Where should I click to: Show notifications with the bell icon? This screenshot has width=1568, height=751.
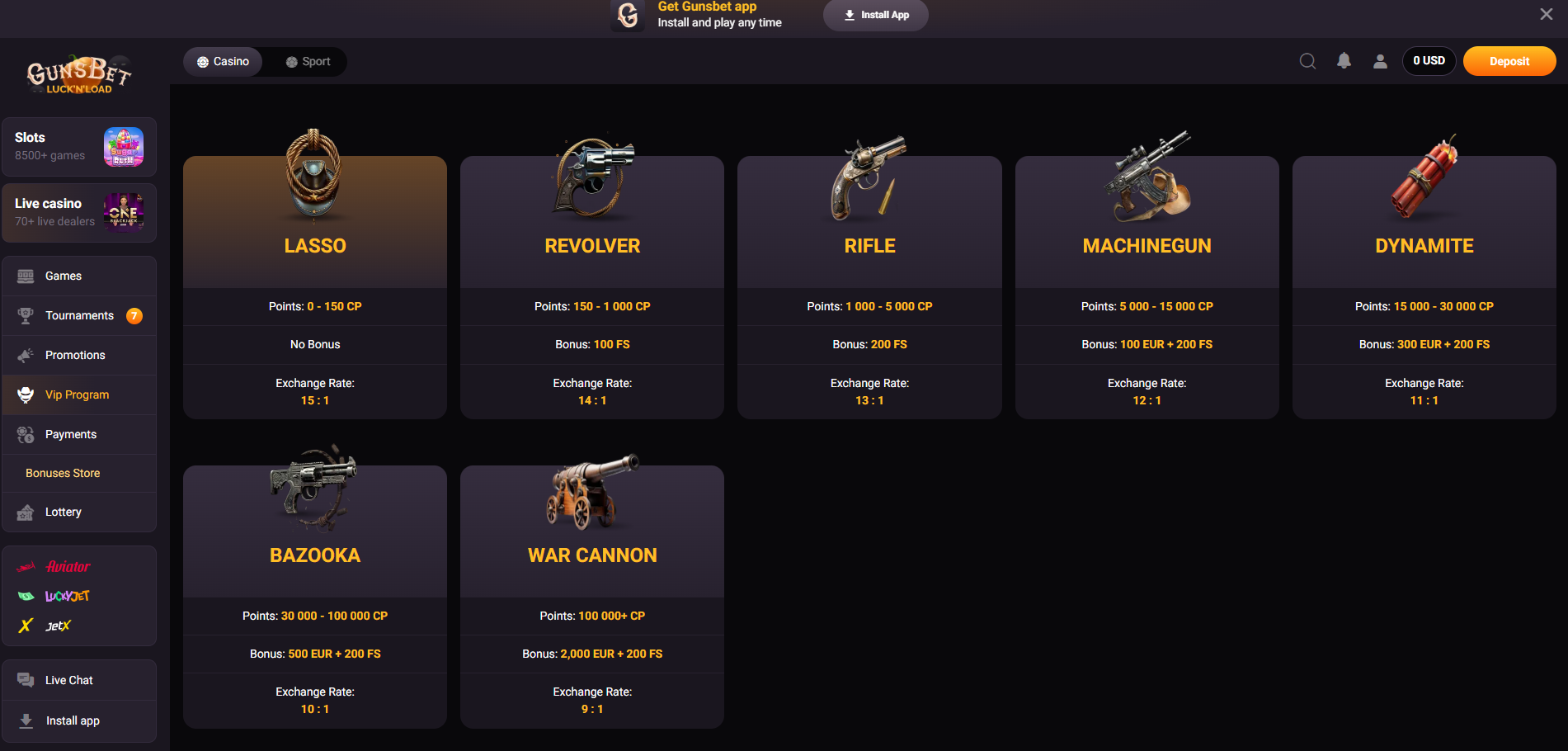click(1344, 61)
